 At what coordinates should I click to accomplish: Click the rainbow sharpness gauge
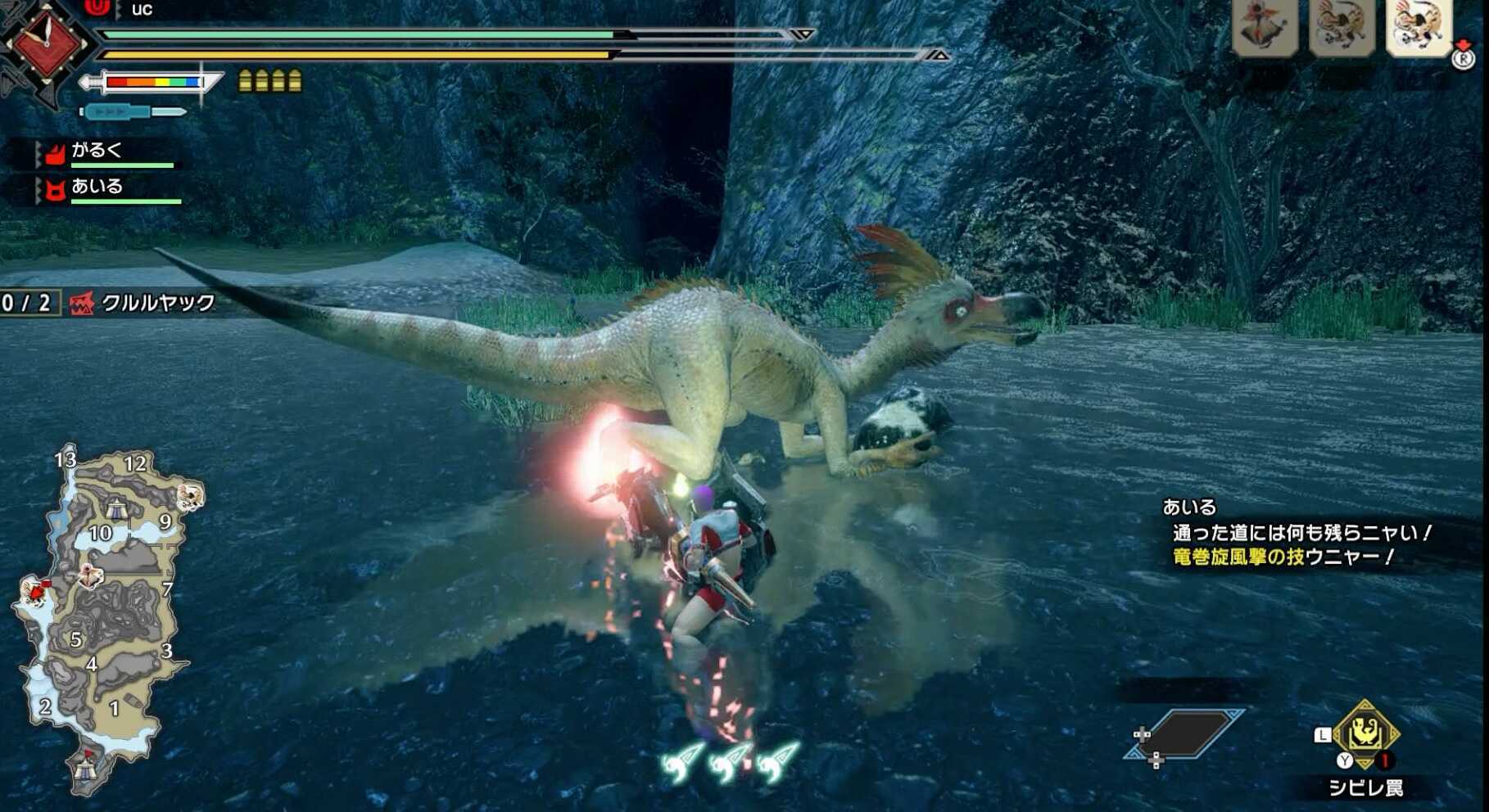[x=156, y=82]
